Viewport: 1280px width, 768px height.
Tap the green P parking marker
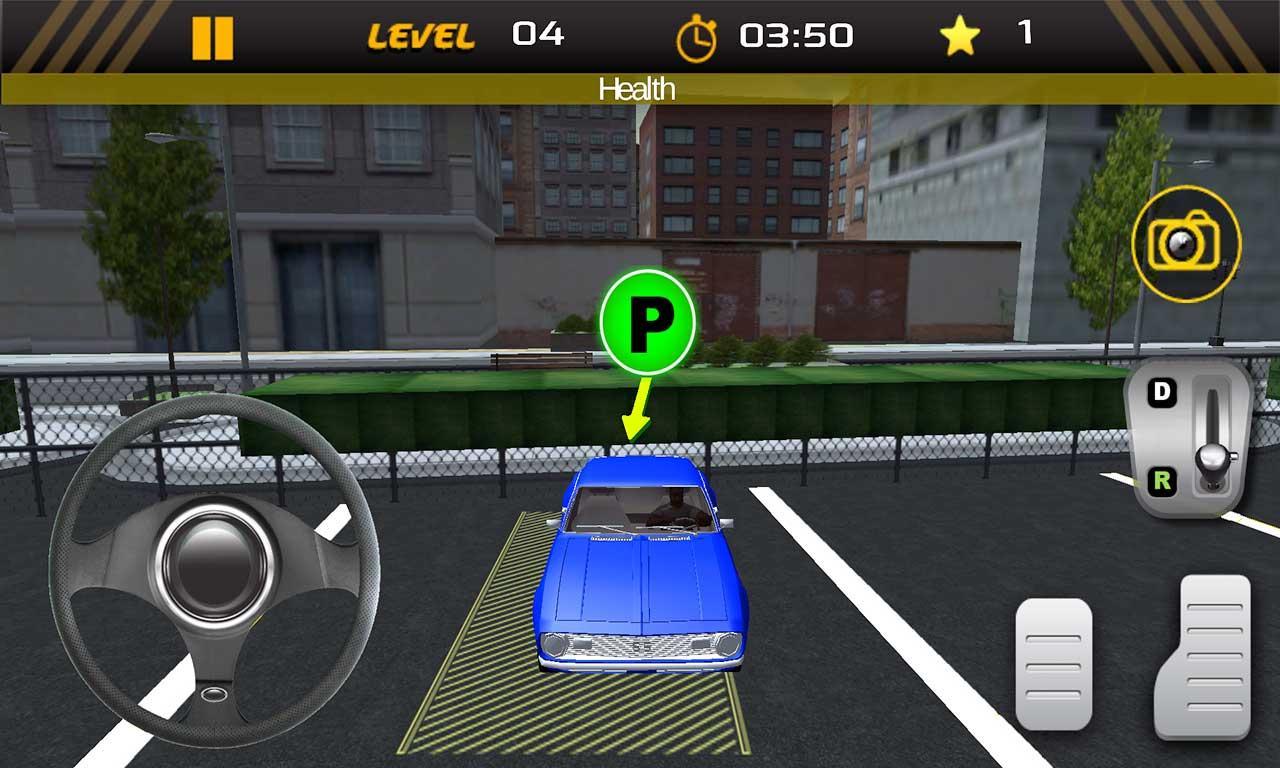651,321
